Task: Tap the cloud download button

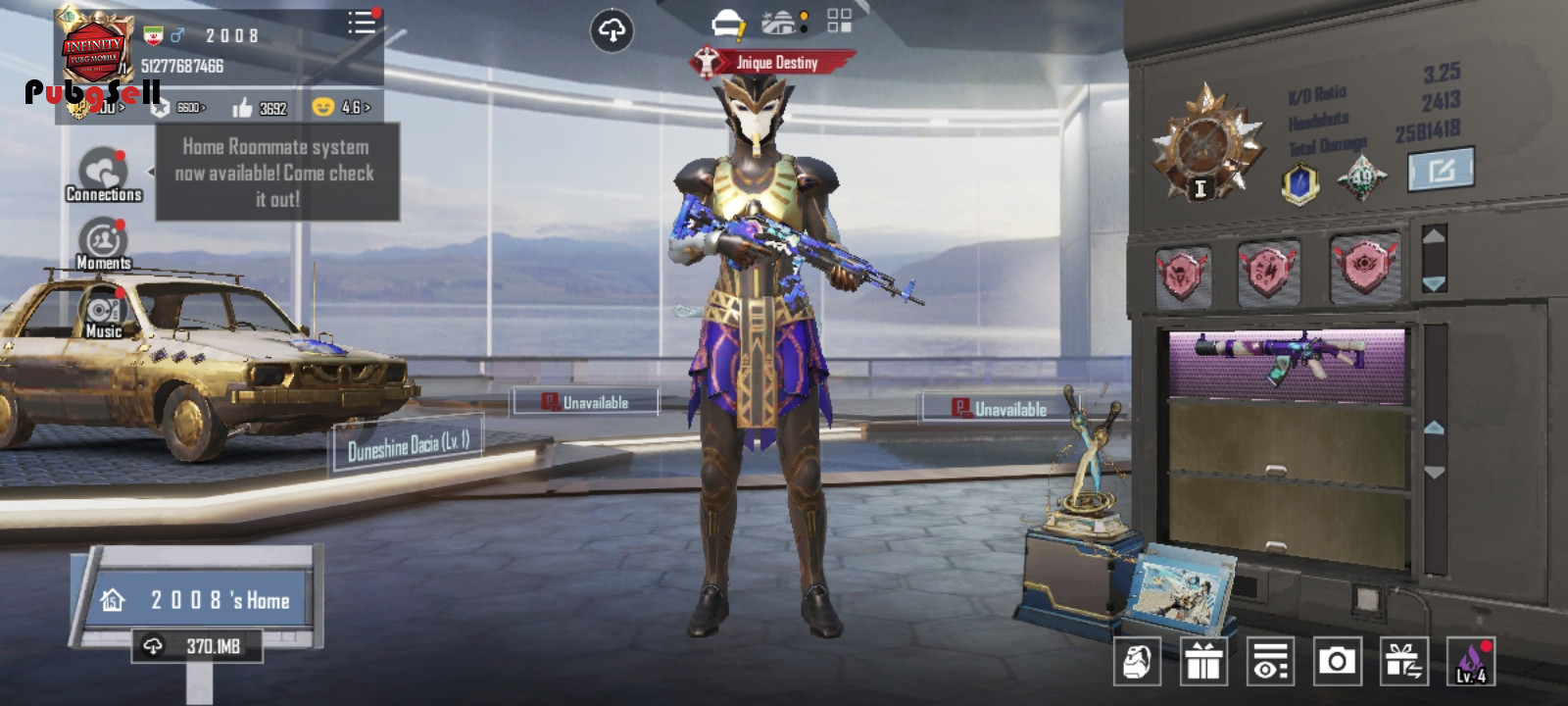Action: [x=612, y=31]
